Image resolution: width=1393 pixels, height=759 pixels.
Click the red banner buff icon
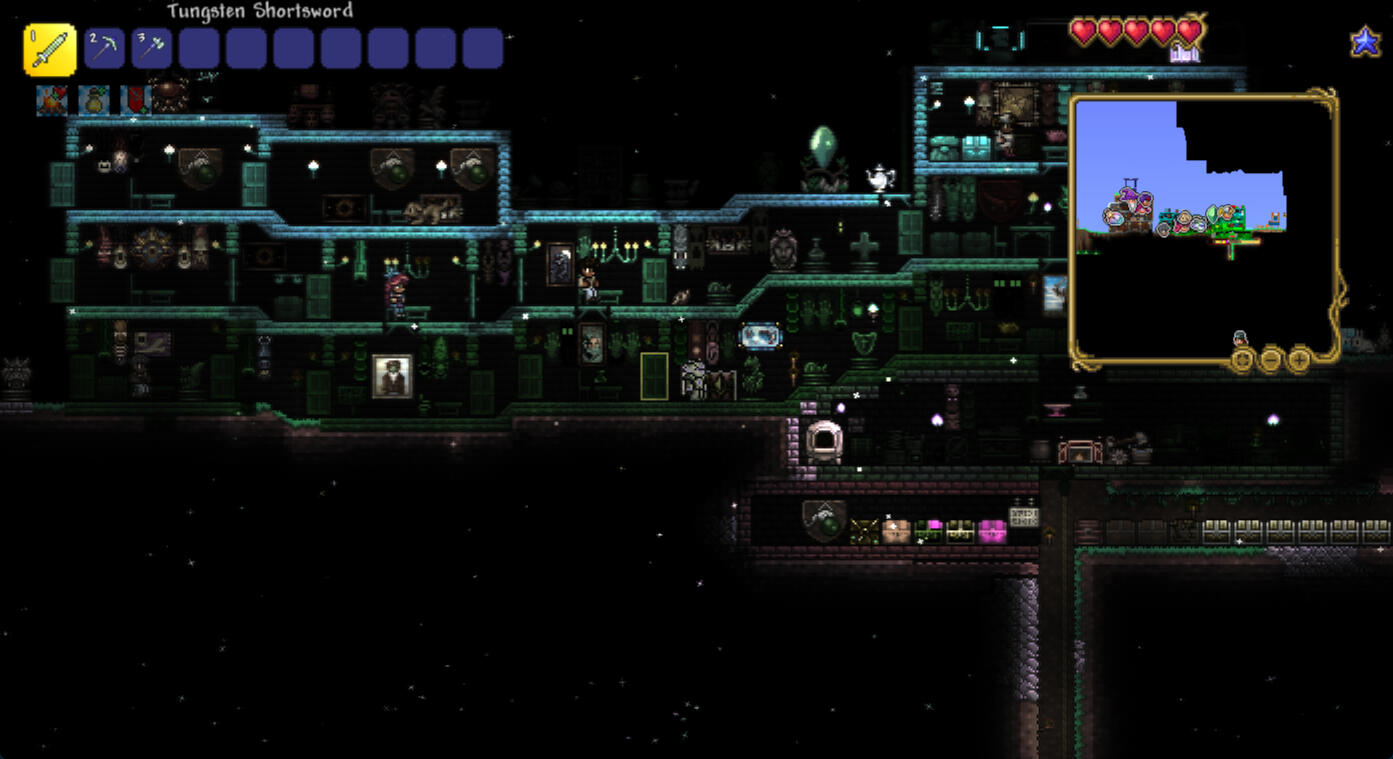[x=135, y=100]
